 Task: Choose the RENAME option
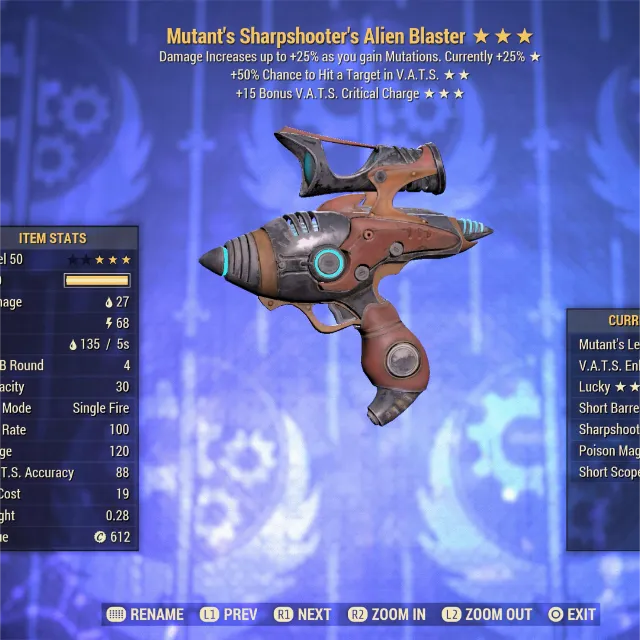(145, 615)
